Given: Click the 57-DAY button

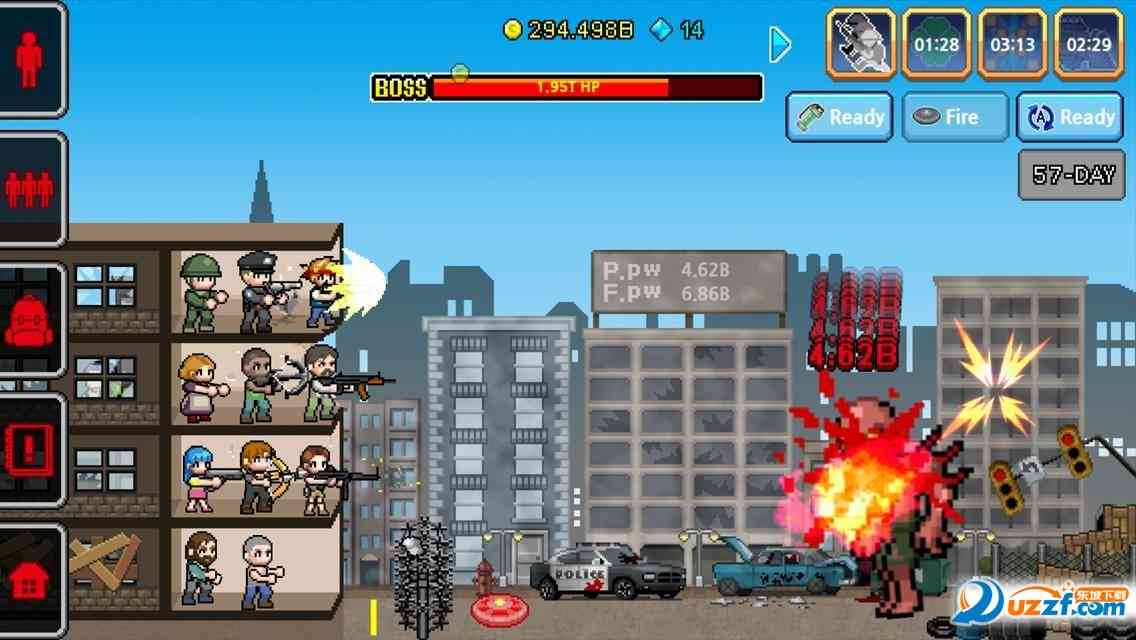Looking at the screenshot, I should (1072, 175).
